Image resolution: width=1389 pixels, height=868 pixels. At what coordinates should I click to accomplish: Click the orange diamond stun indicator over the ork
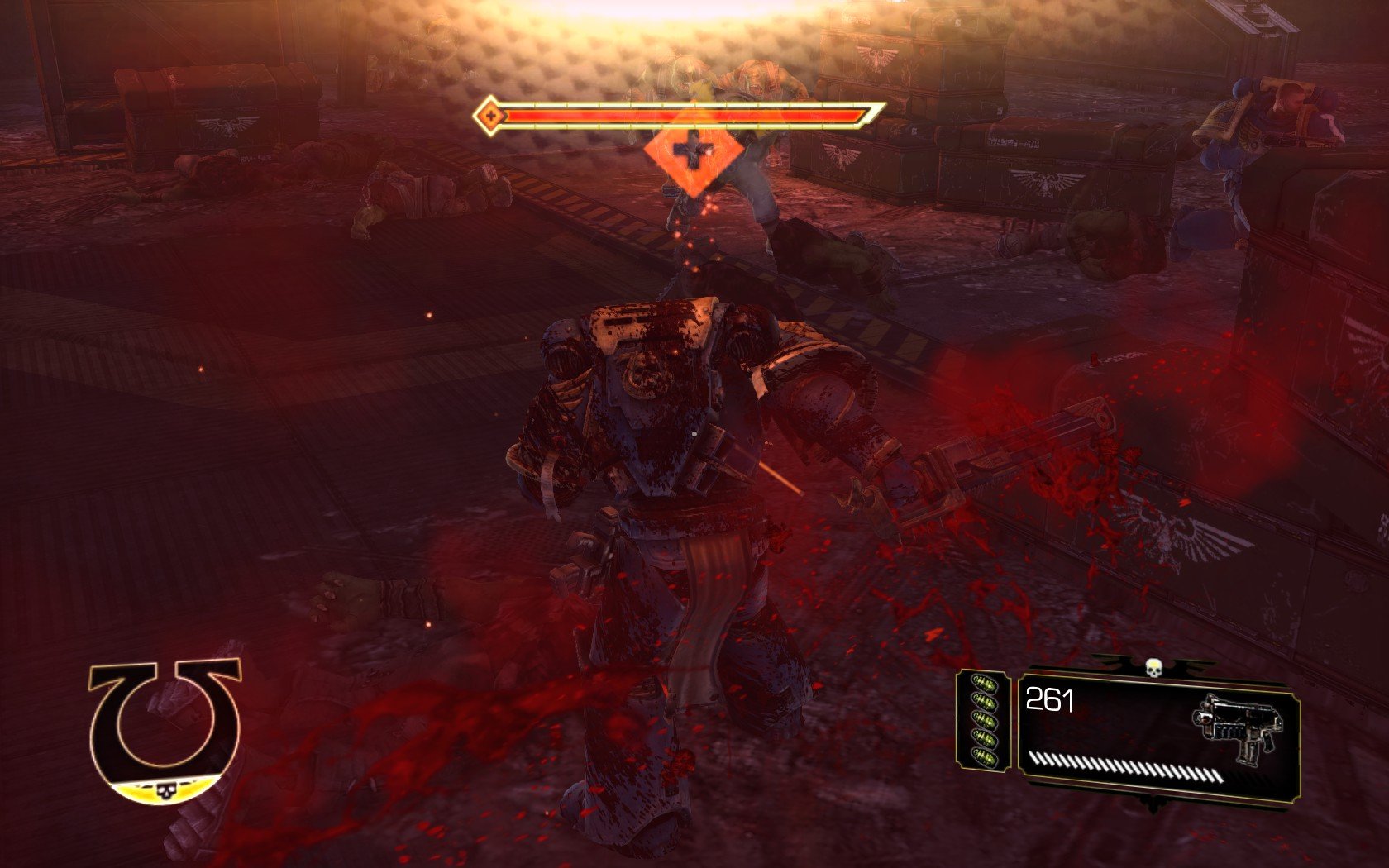click(693, 152)
